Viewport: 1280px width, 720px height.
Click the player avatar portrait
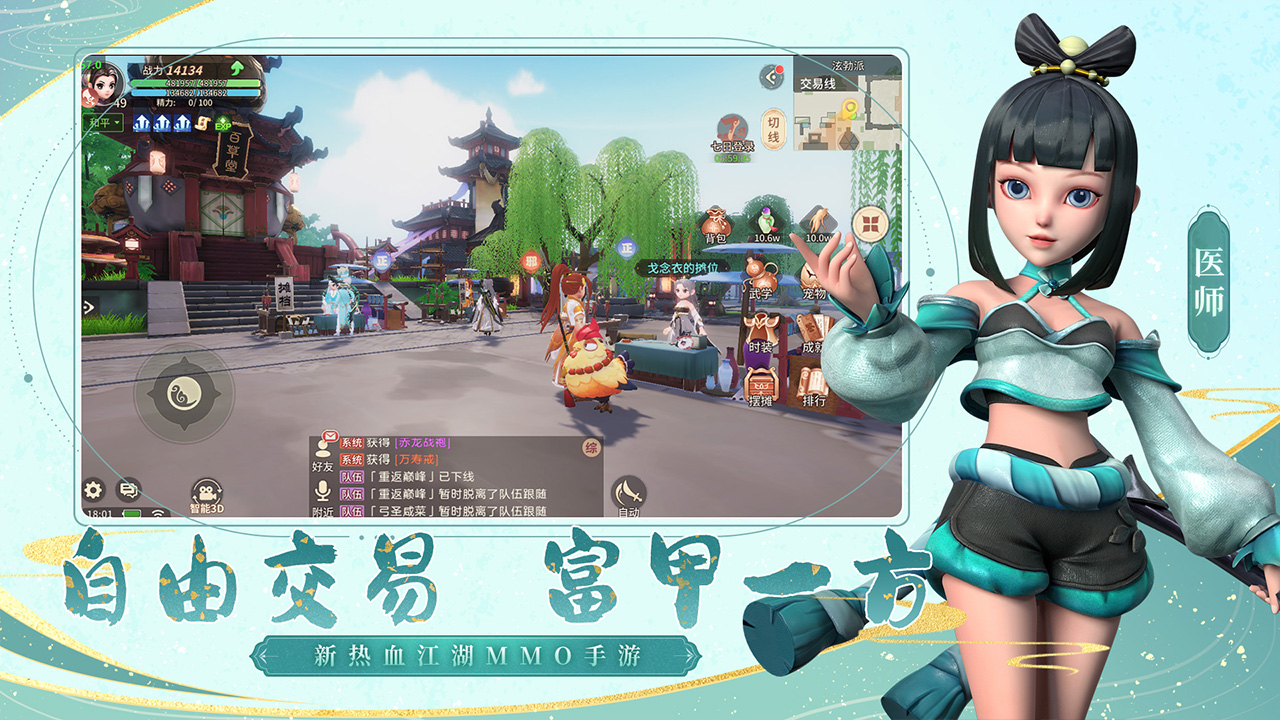click(x=104, y=83)
